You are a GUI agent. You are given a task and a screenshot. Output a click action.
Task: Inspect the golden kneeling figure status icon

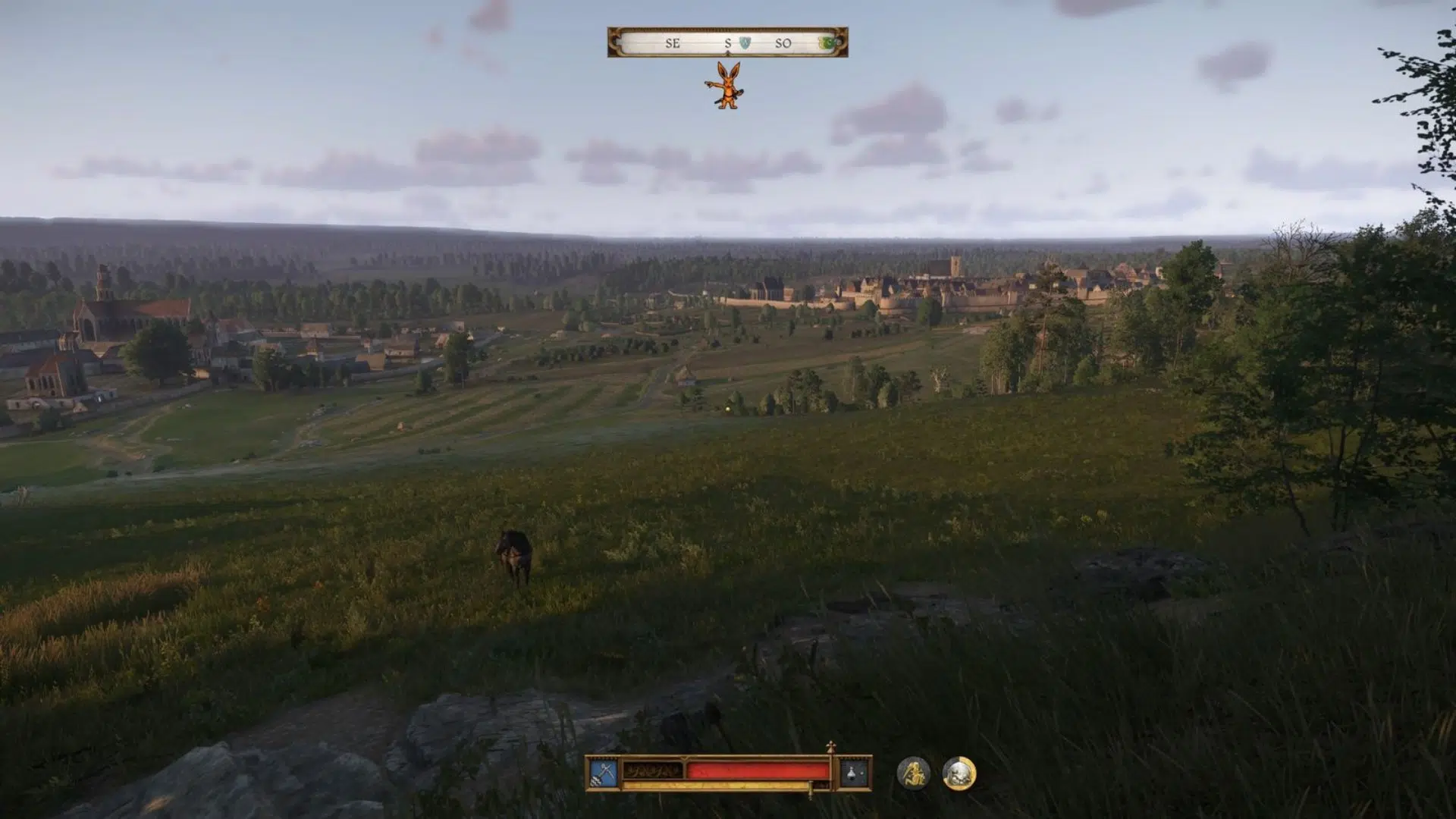coord(913,773)
